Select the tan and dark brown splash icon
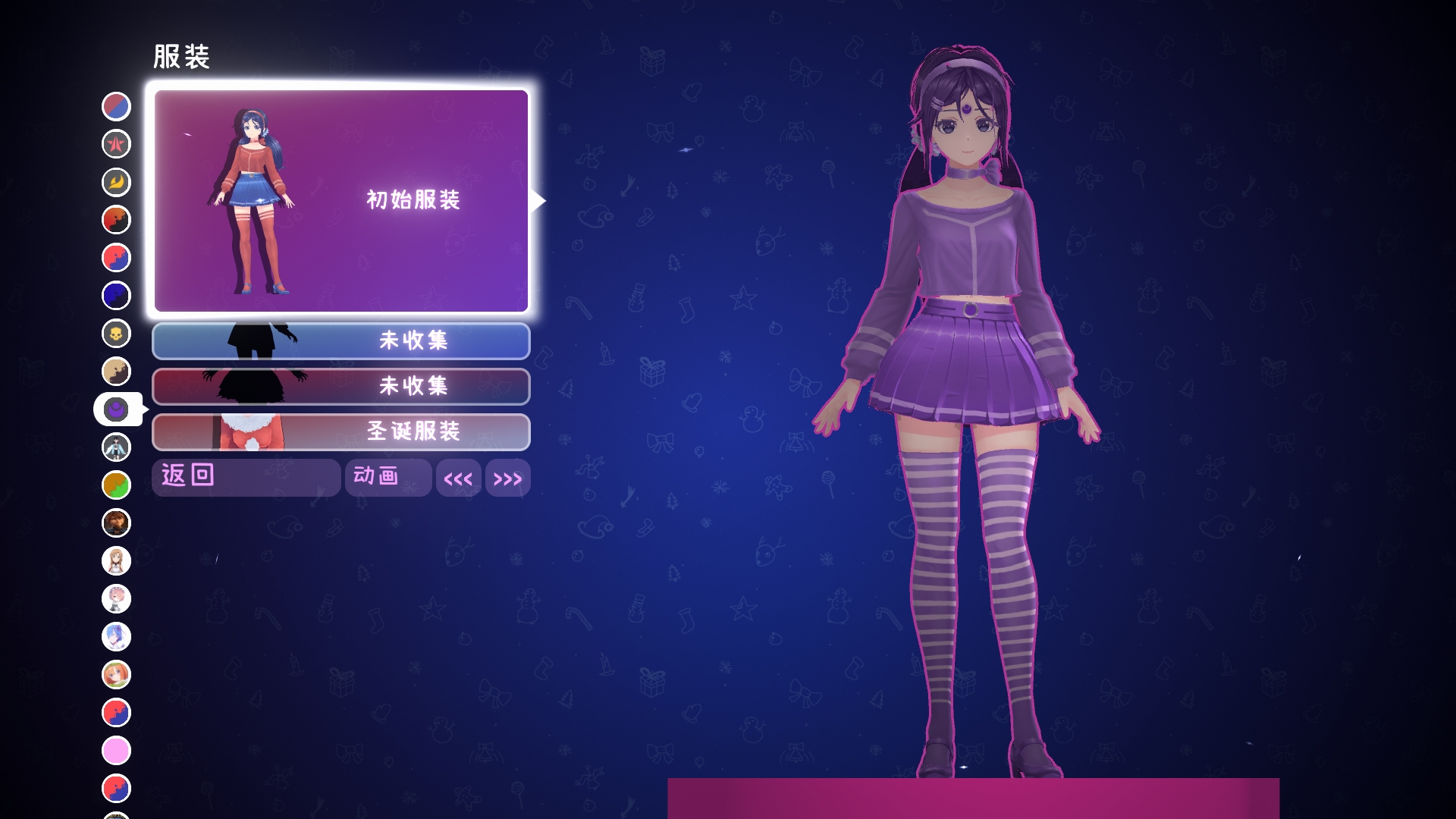 [x=116, y=372]
